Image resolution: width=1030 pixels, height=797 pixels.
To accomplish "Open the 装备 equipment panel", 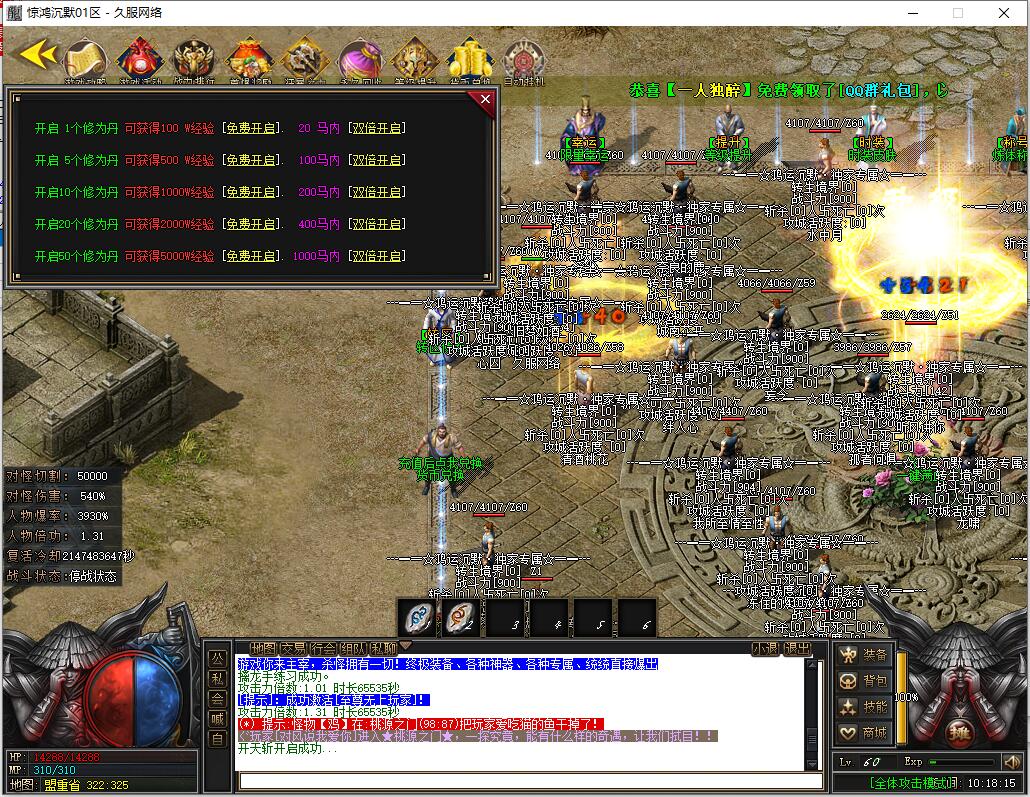I will click(865, 655).
